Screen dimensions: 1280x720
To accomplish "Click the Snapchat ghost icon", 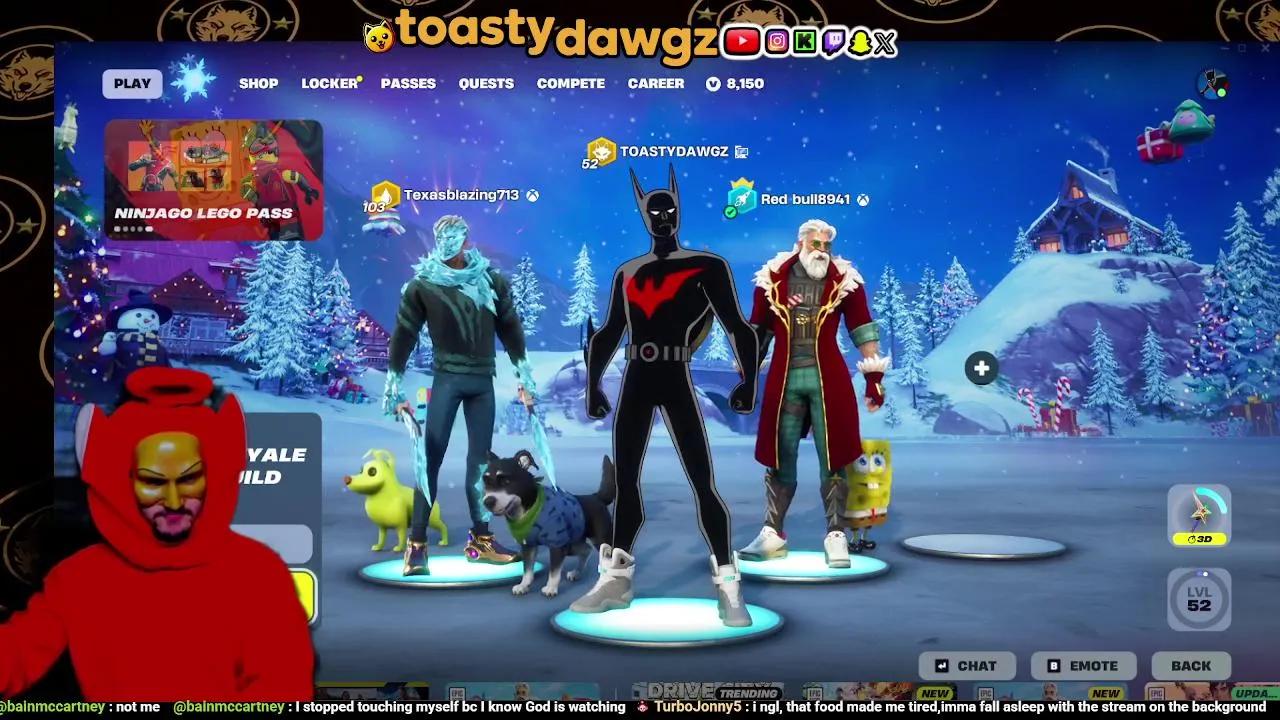I will tap(861, 43).
